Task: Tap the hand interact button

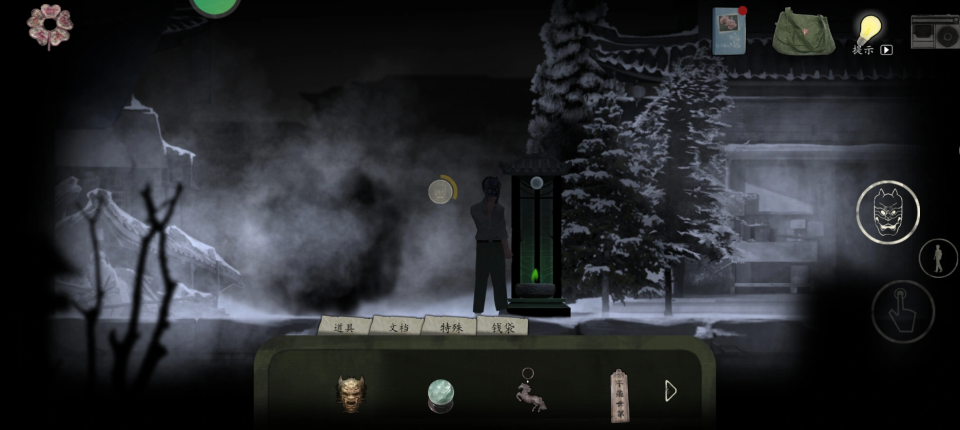Action: point(902,311)
